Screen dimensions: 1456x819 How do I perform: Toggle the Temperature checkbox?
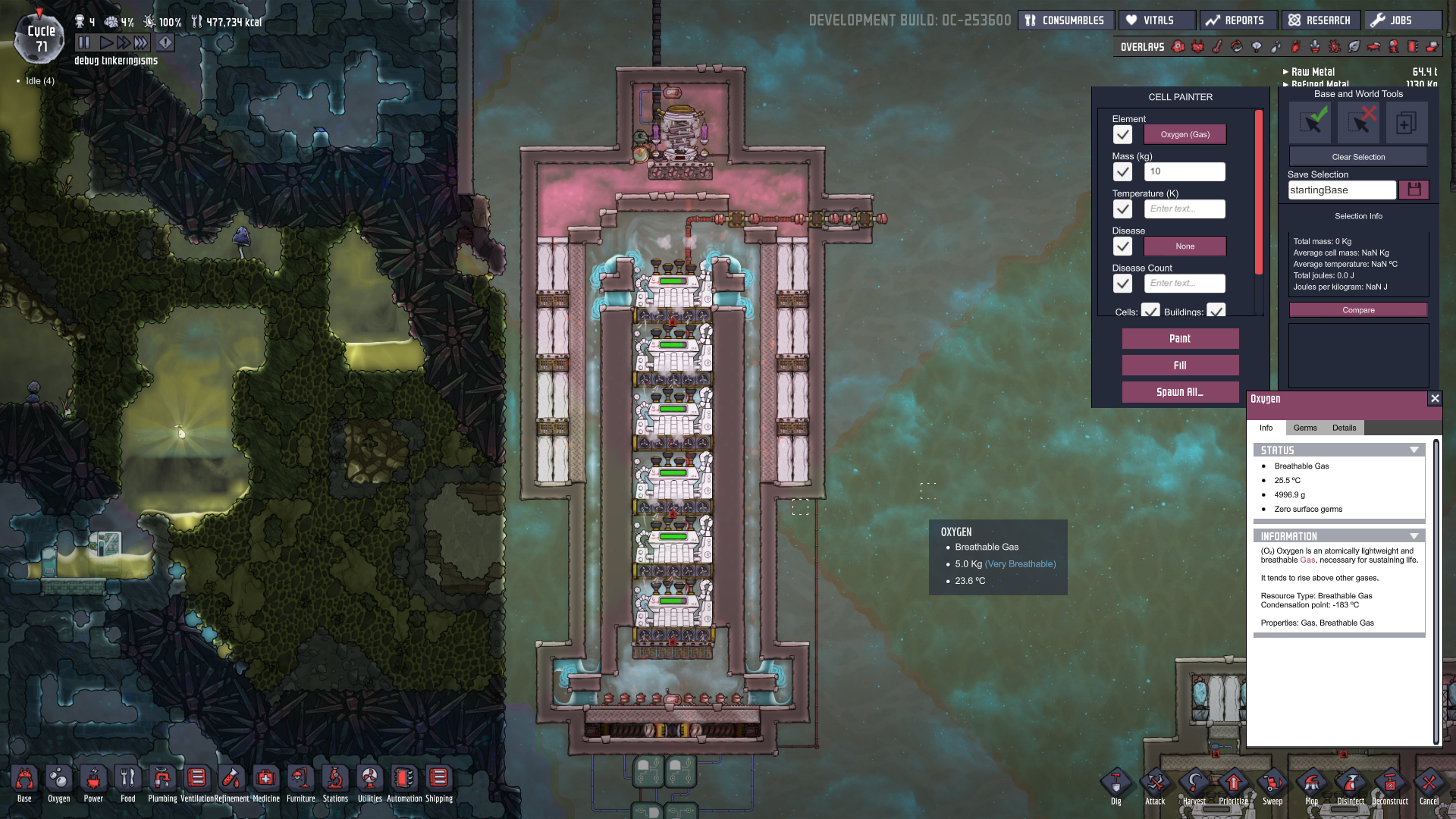point(1122,209)
